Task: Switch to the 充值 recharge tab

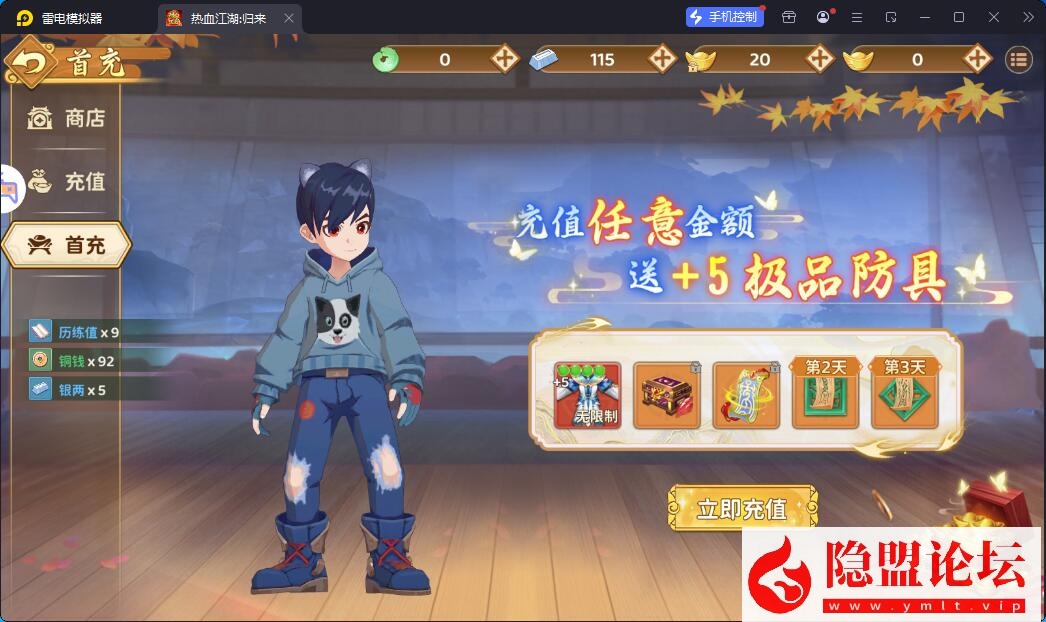Action: point(67,182)
